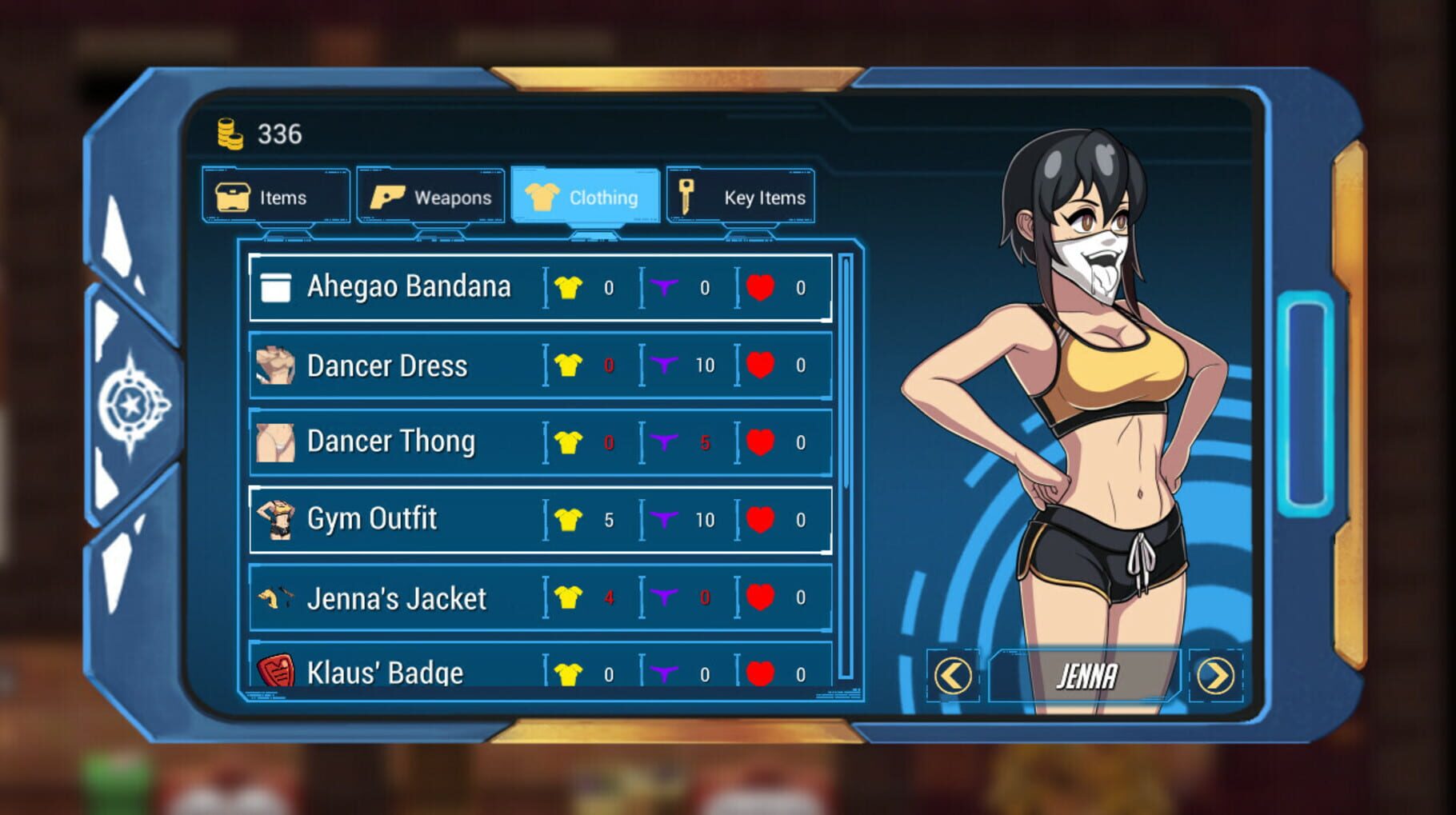Select the Gym Outfit entry
The image size is (1456, 815).
coord(480,518)
